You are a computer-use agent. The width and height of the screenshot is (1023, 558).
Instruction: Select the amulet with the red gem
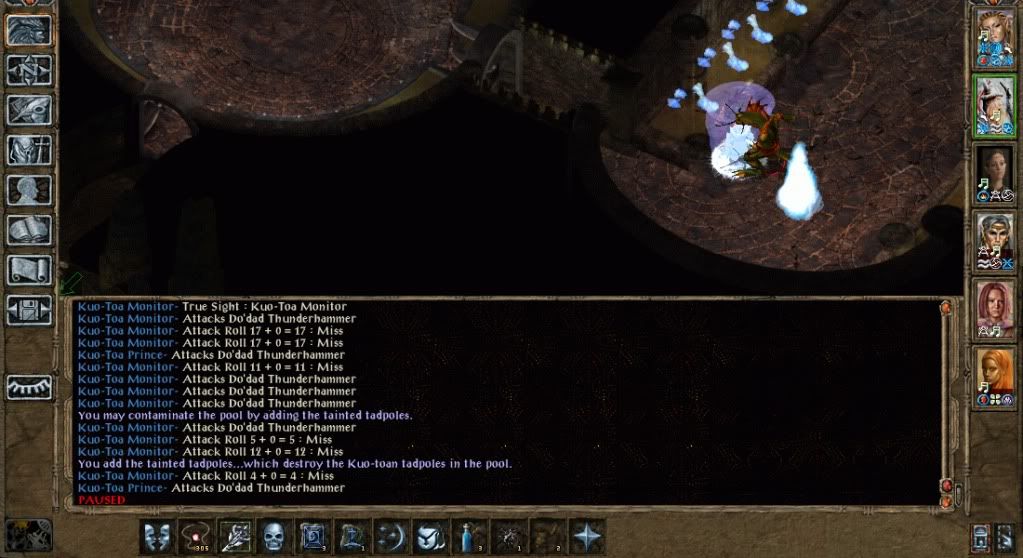194,537
